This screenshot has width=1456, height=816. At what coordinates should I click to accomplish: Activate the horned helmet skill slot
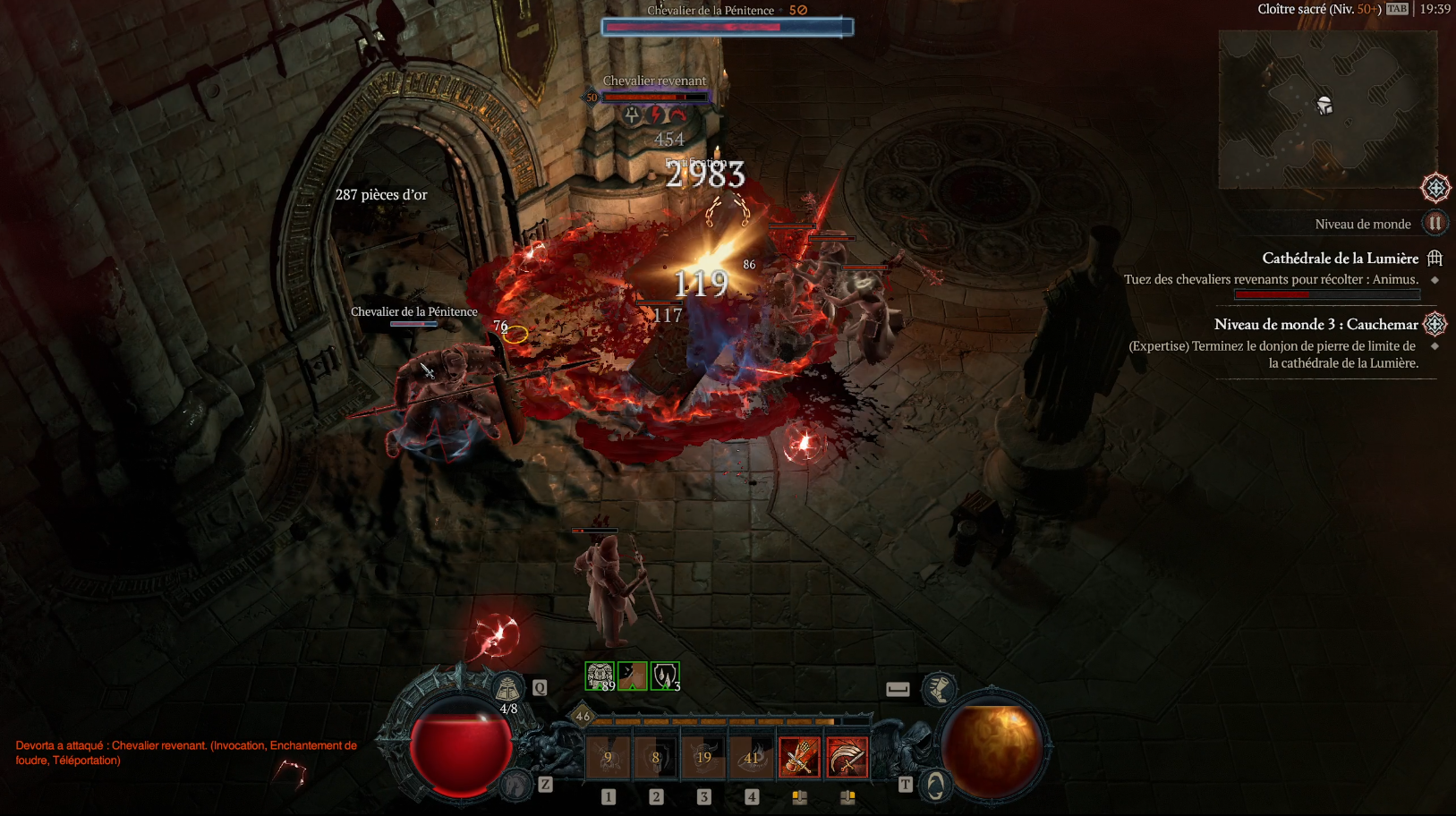(x=704, y=758)
